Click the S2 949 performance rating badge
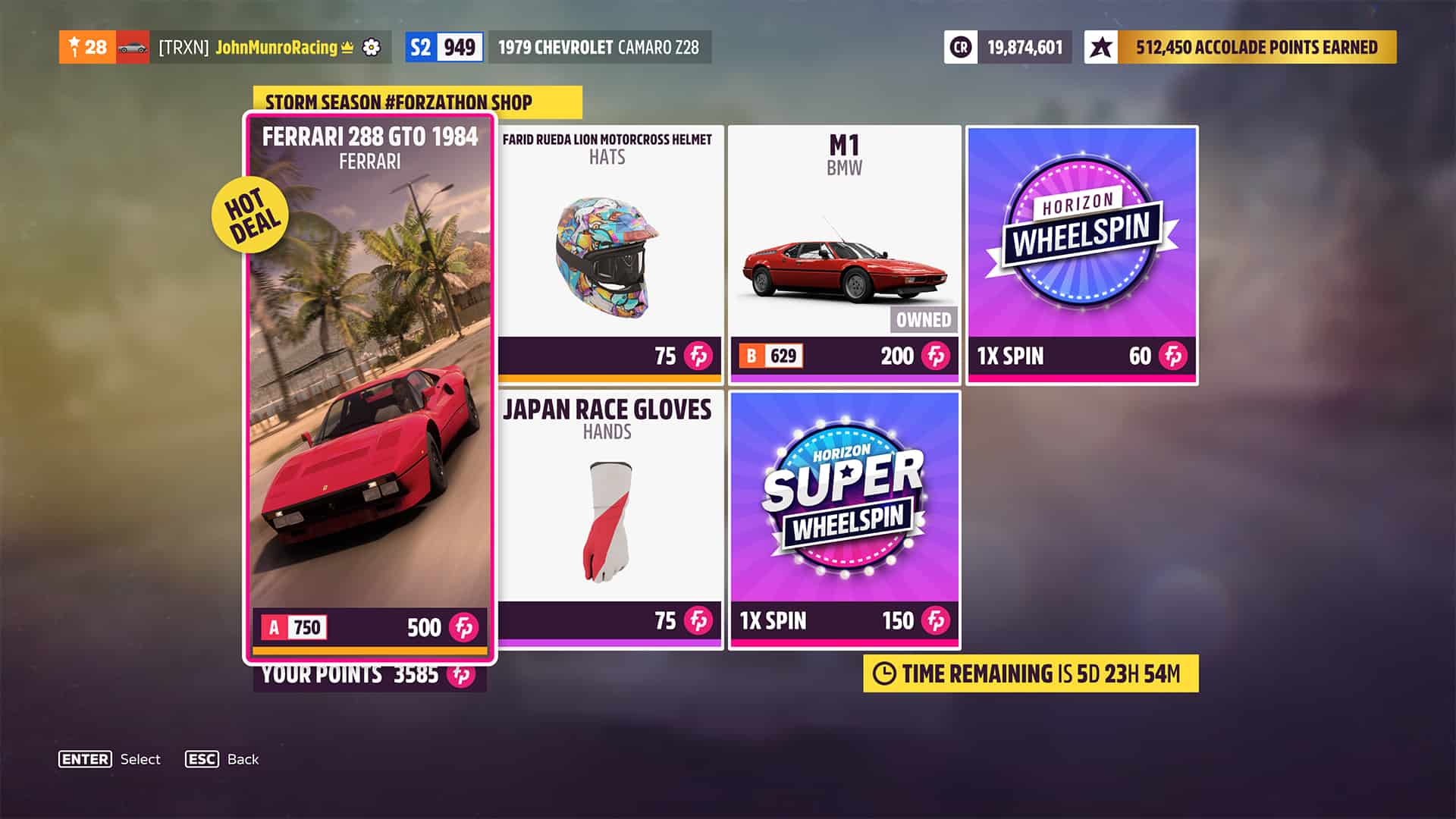The width and height of the screenshot is (1456, 819). point(444,47)
